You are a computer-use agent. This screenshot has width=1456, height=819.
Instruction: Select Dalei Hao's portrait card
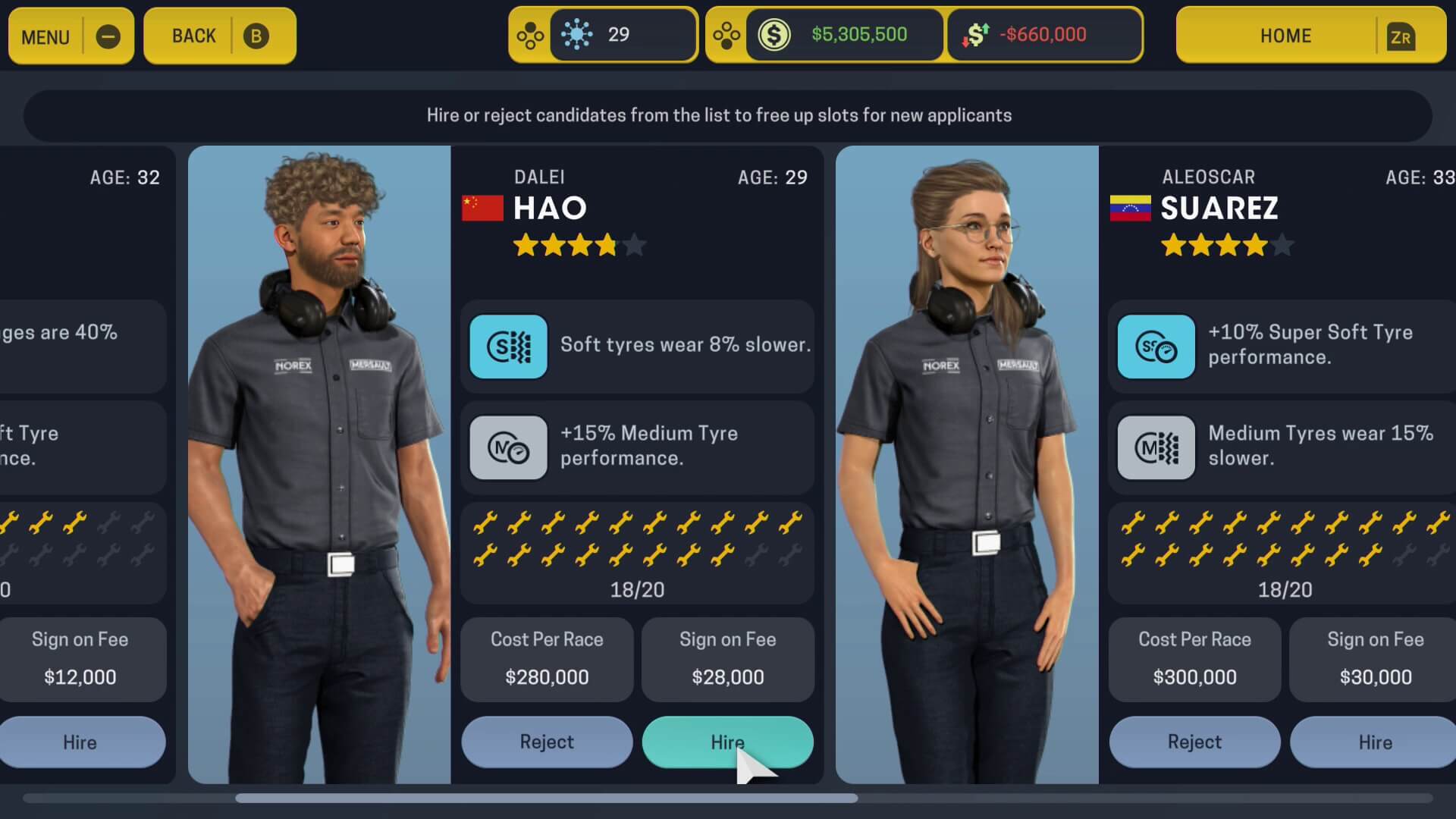pyautogui.click(x=319, y=464)
